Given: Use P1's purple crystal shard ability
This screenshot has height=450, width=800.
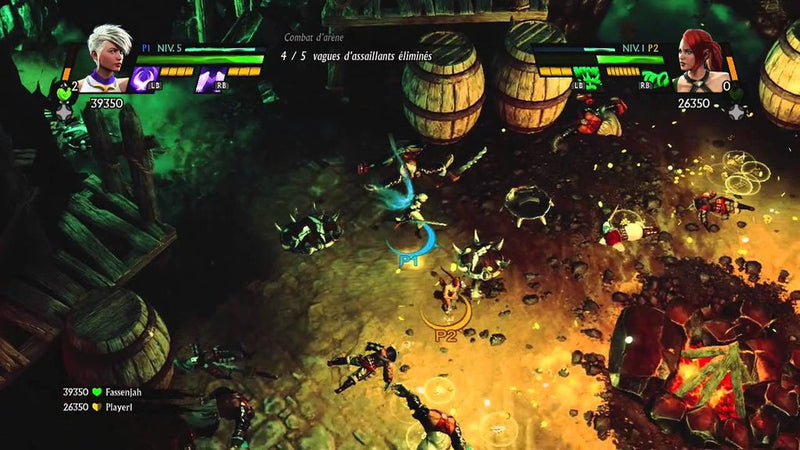Looking at the screenshot, I should pos(209,79).
